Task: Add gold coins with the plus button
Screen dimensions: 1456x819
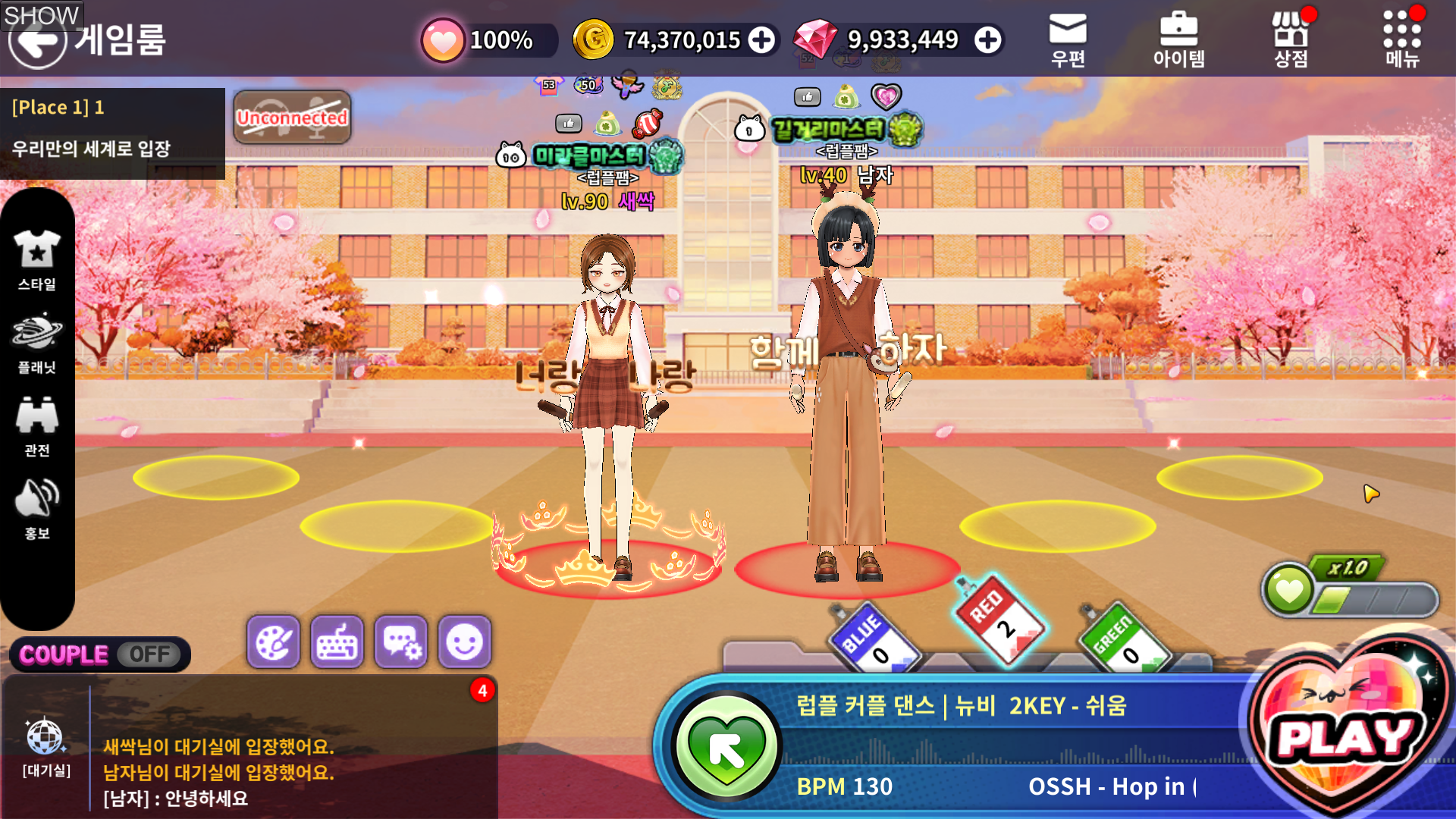Action: tap(761, 40)
